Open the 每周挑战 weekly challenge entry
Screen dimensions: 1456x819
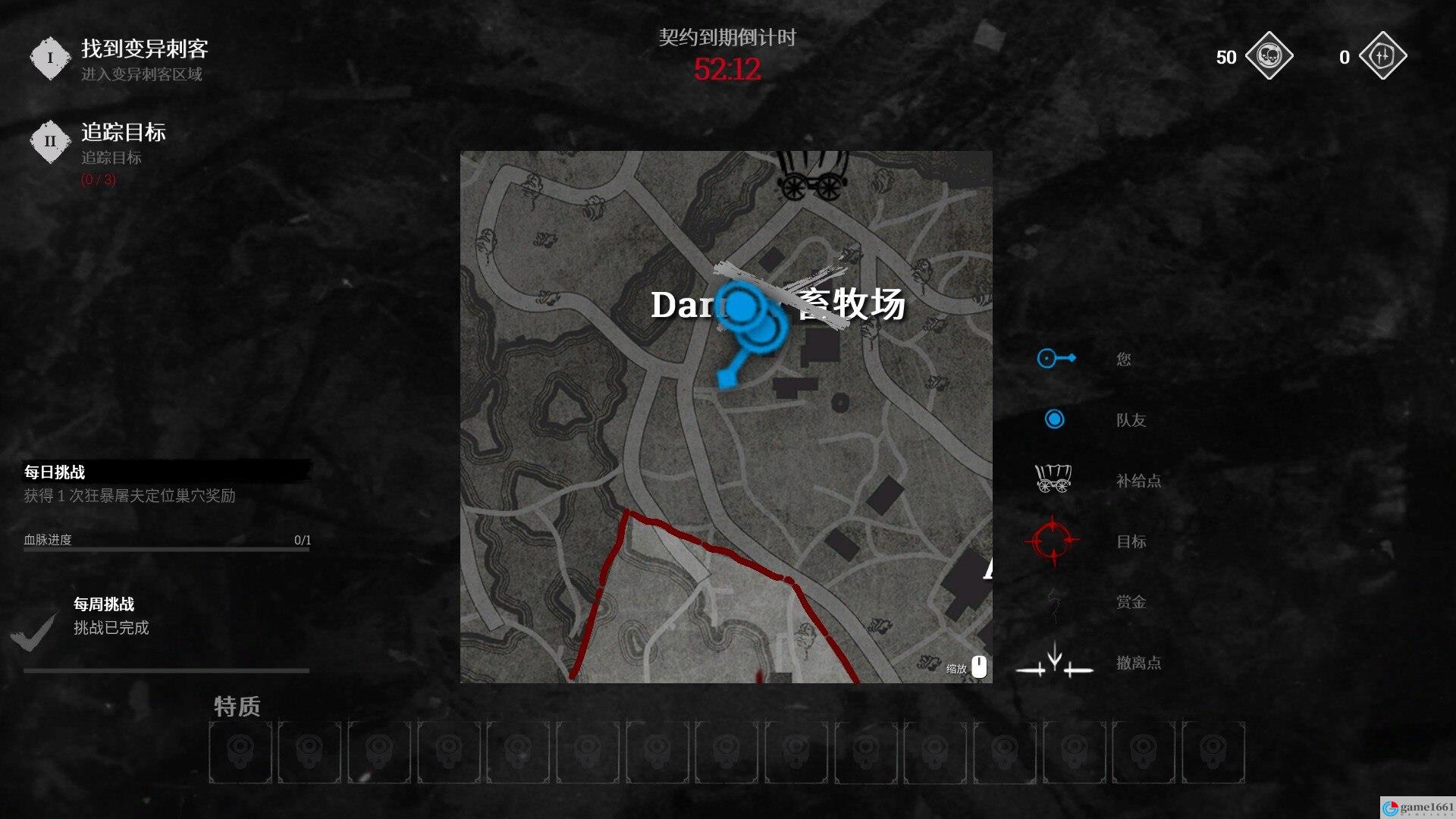point(104,604)
